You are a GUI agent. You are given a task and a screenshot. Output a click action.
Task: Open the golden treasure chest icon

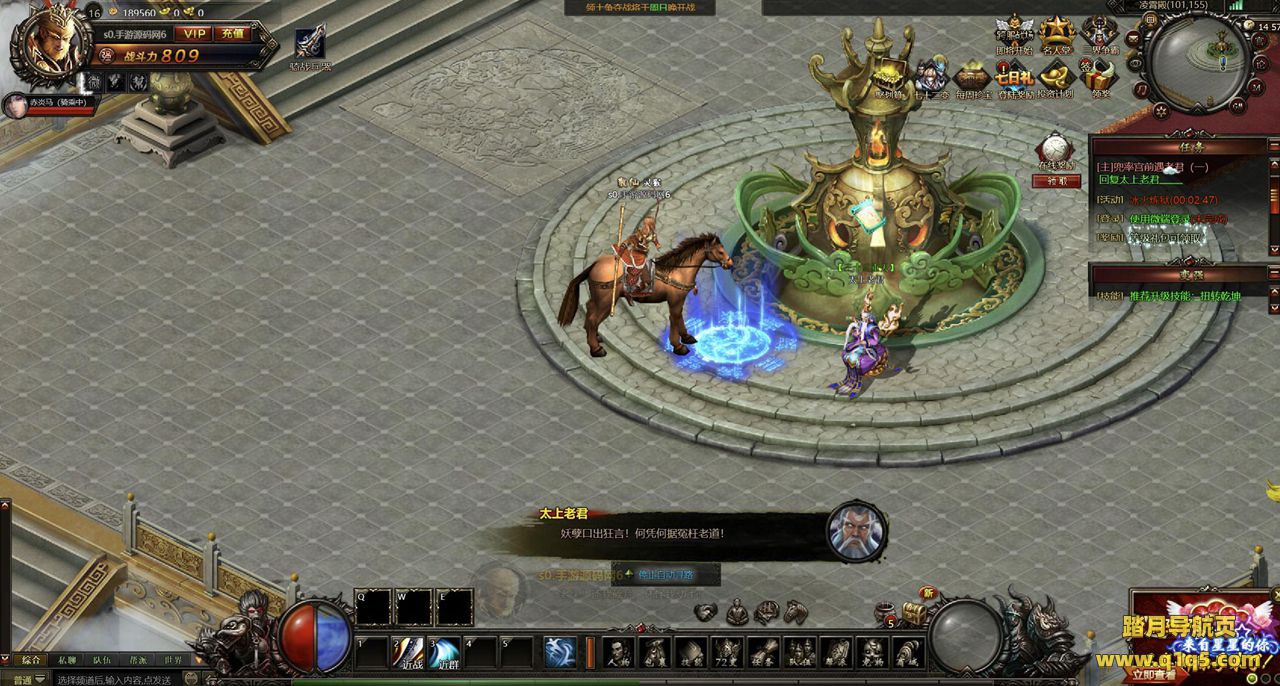point(914,612)
